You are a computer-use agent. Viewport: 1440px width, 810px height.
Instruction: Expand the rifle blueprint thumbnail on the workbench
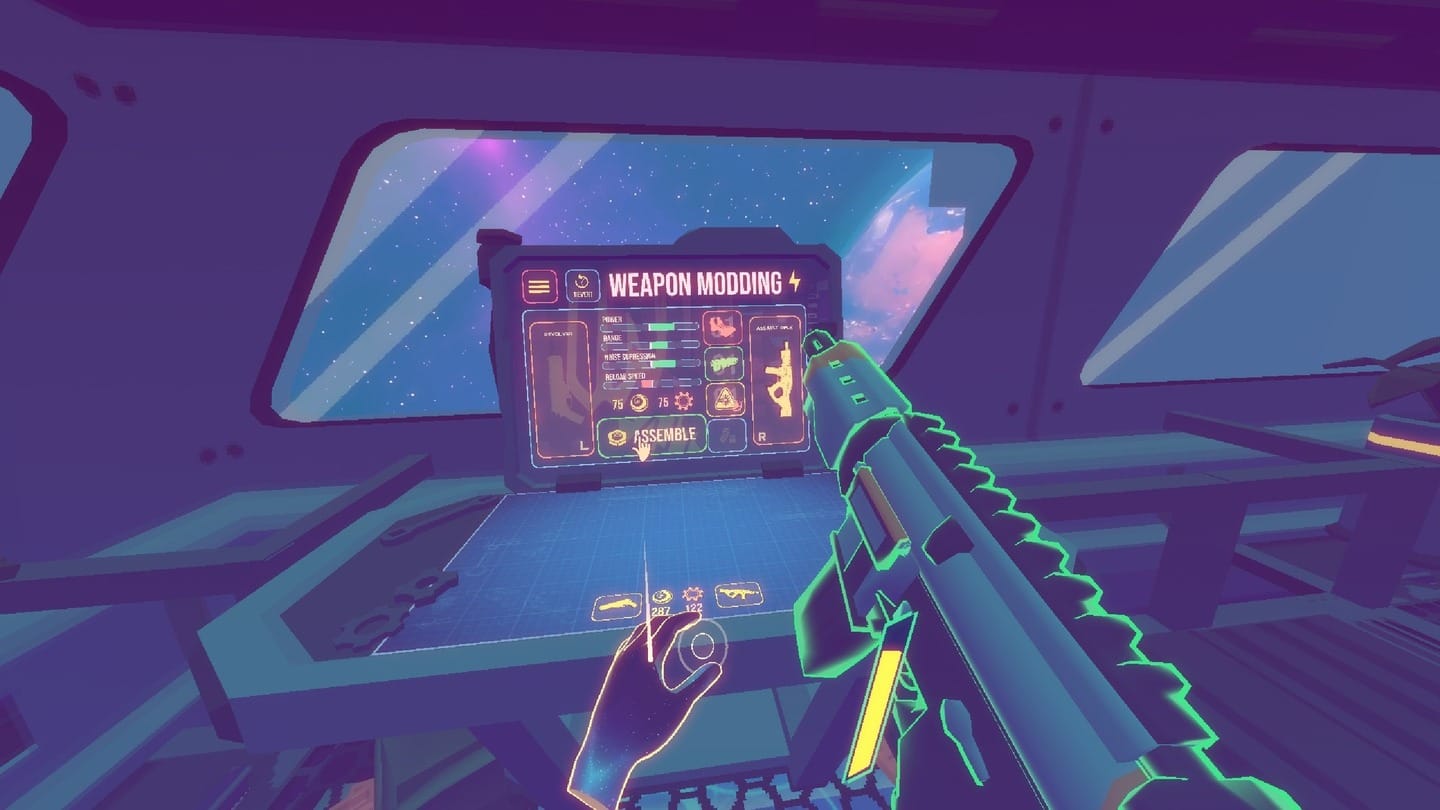tap(739, 596)
